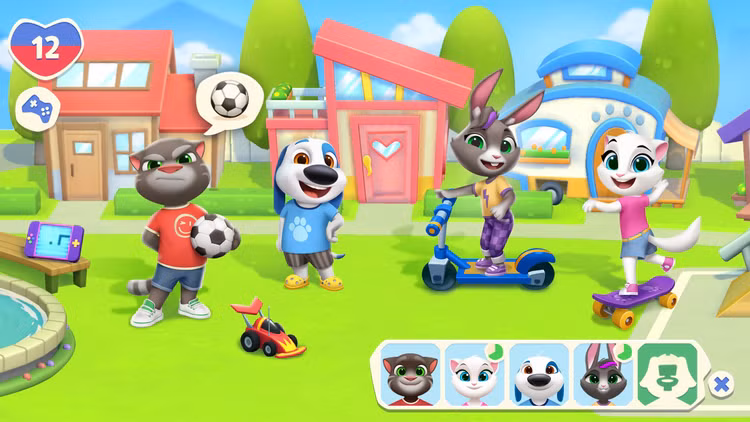Choose Hank the dog's portrait
750x422 pixels.
click(x=538, y=375)
